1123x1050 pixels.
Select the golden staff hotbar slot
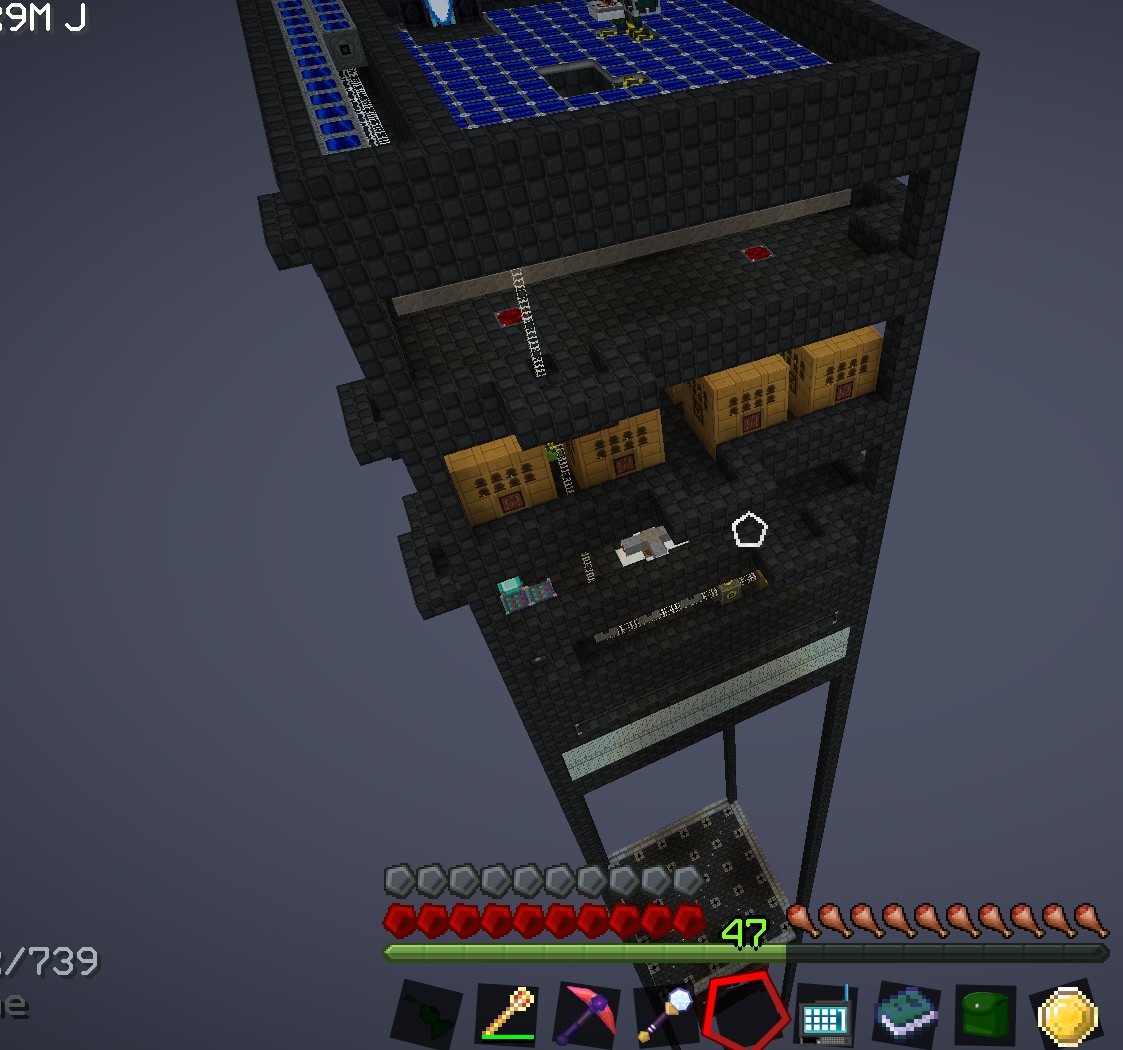coord(508,1014)
